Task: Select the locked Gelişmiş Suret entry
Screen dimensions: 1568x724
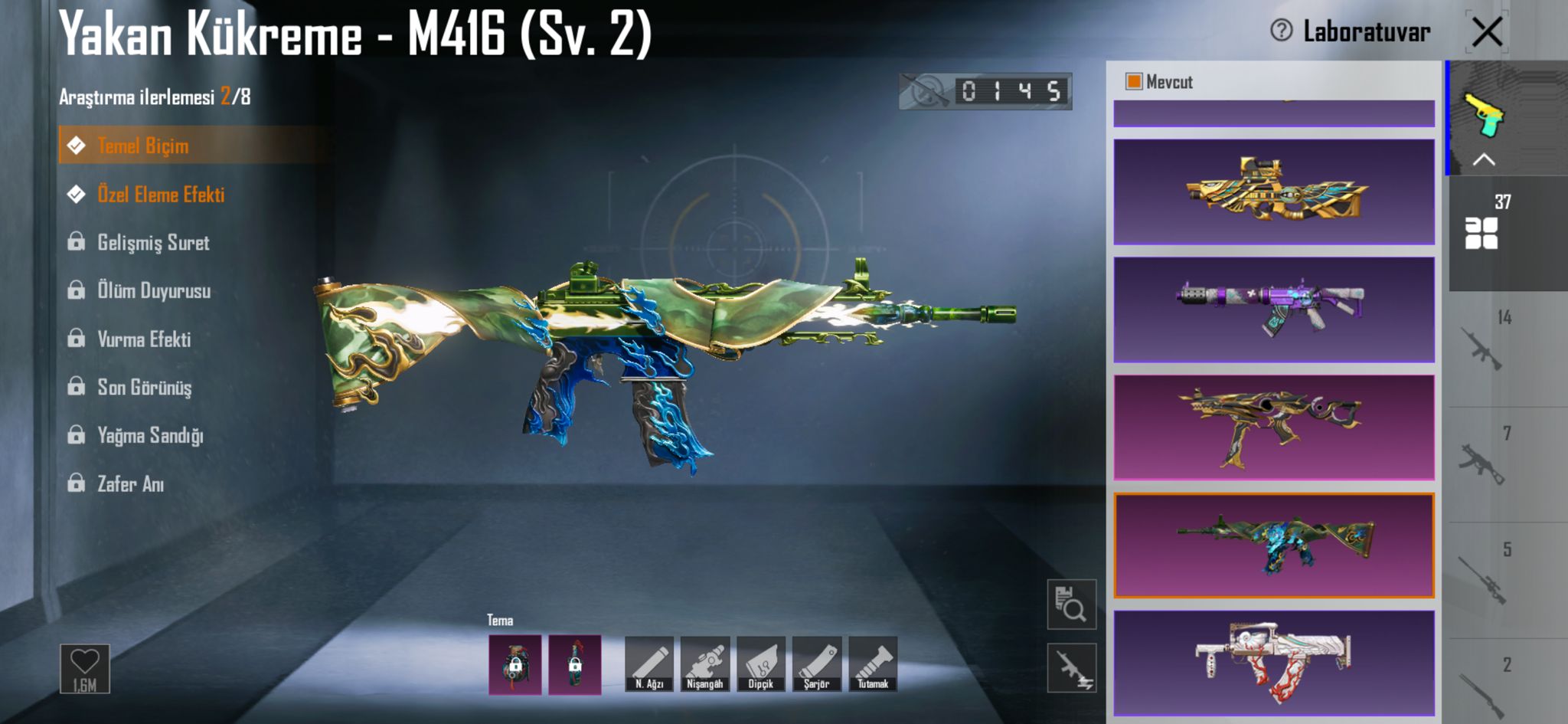Action: point(152,243)
